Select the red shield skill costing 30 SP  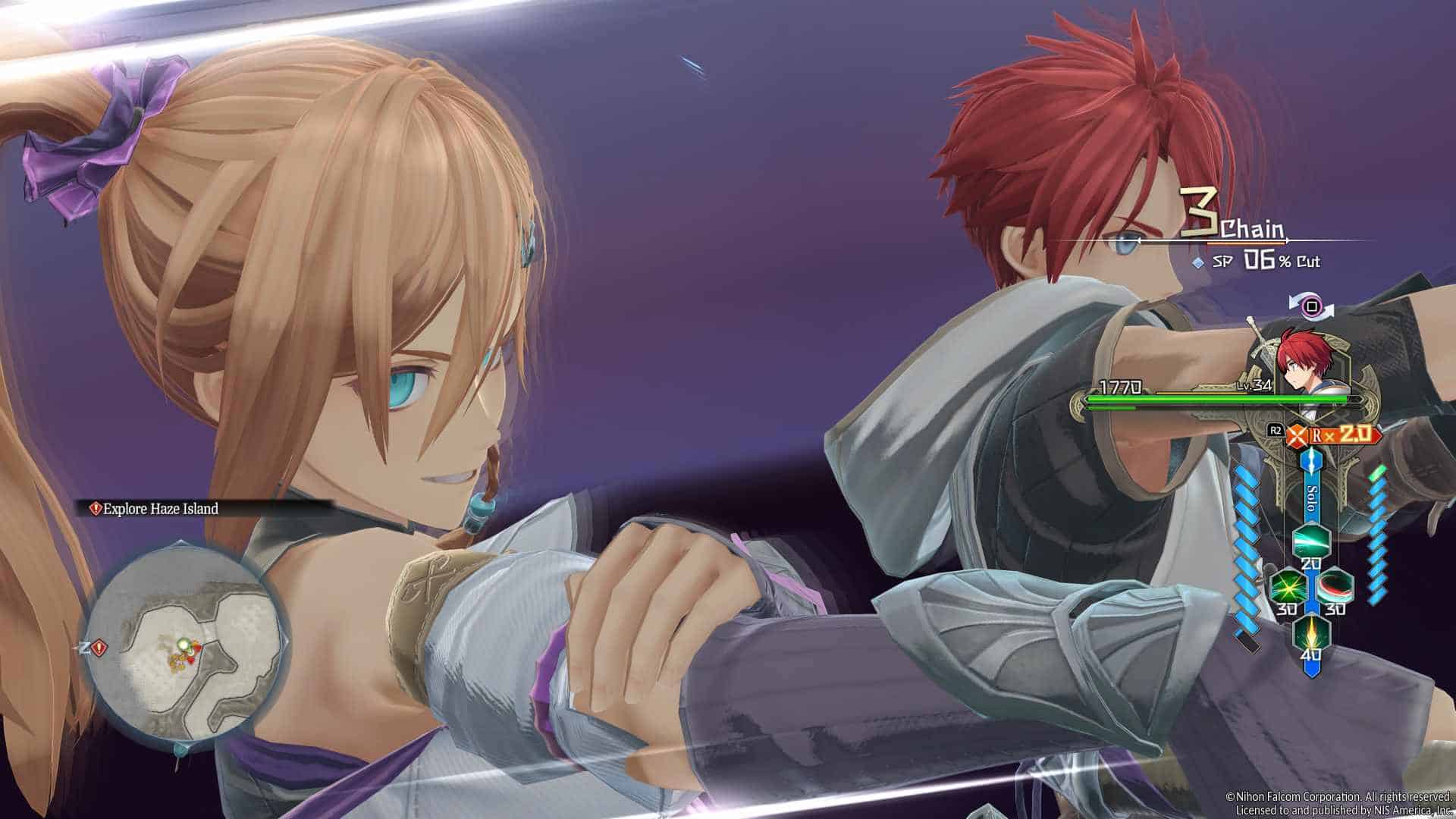(1335, 585)
